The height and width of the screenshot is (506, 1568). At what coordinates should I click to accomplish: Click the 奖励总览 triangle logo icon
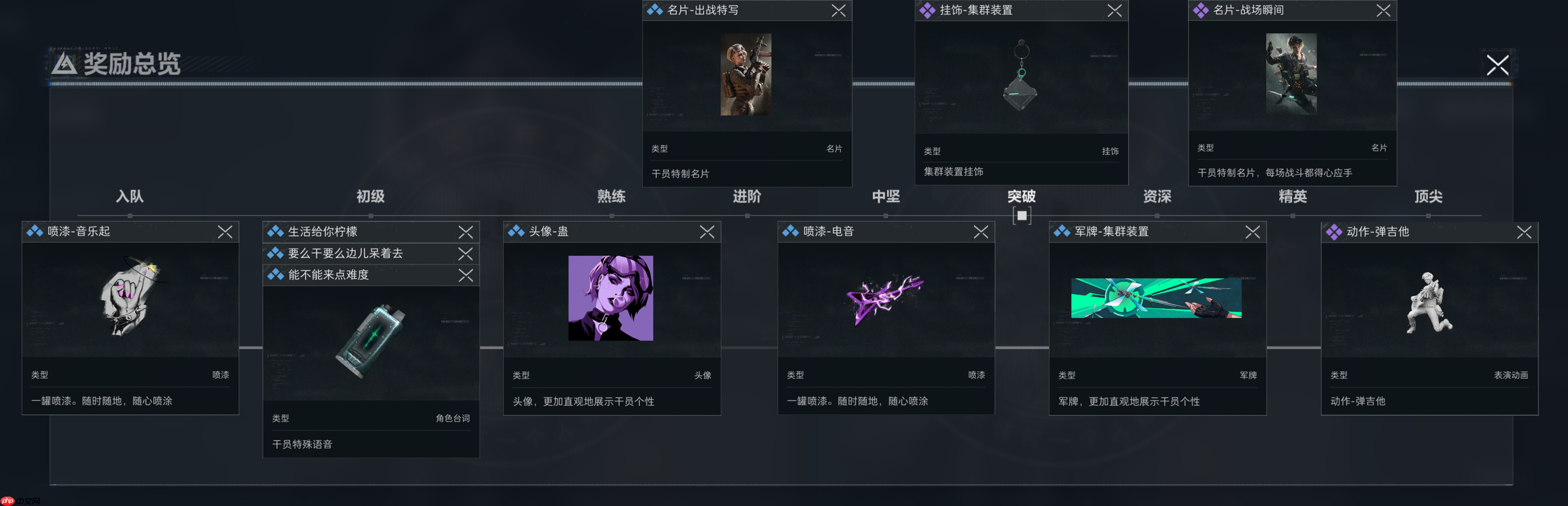[65, 63]
